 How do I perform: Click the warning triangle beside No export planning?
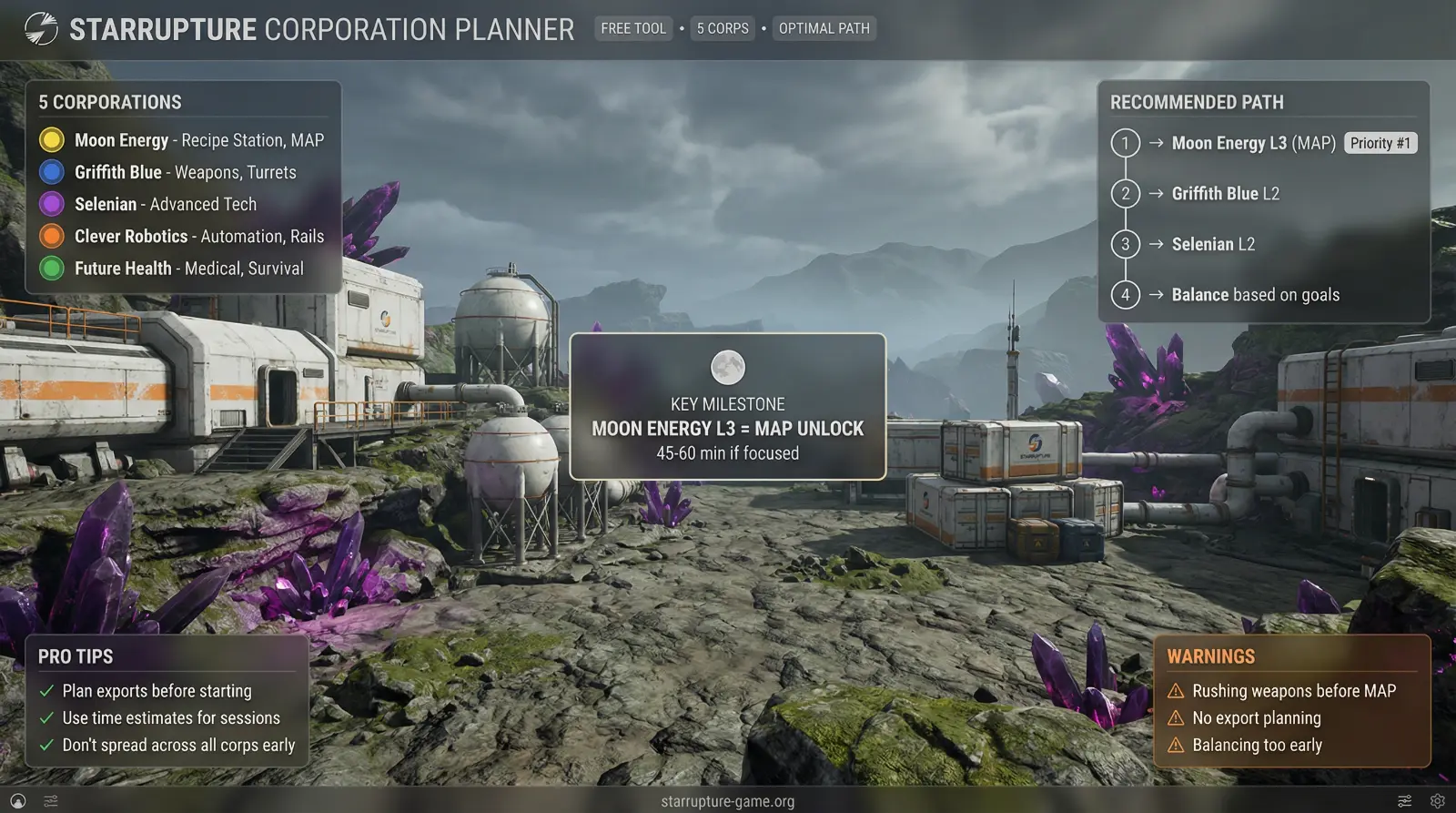tap(1177, 717)
